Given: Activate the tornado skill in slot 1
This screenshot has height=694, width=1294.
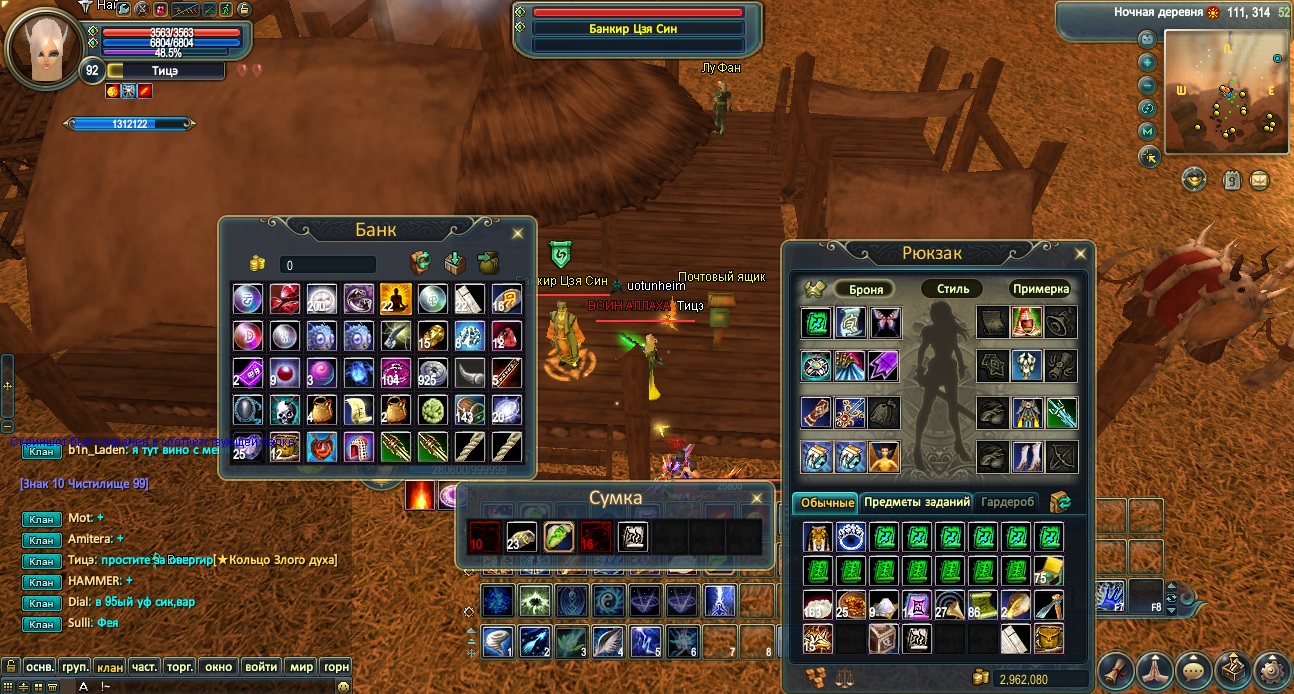Looking at the screenshot, I should [x=497, y=640].
